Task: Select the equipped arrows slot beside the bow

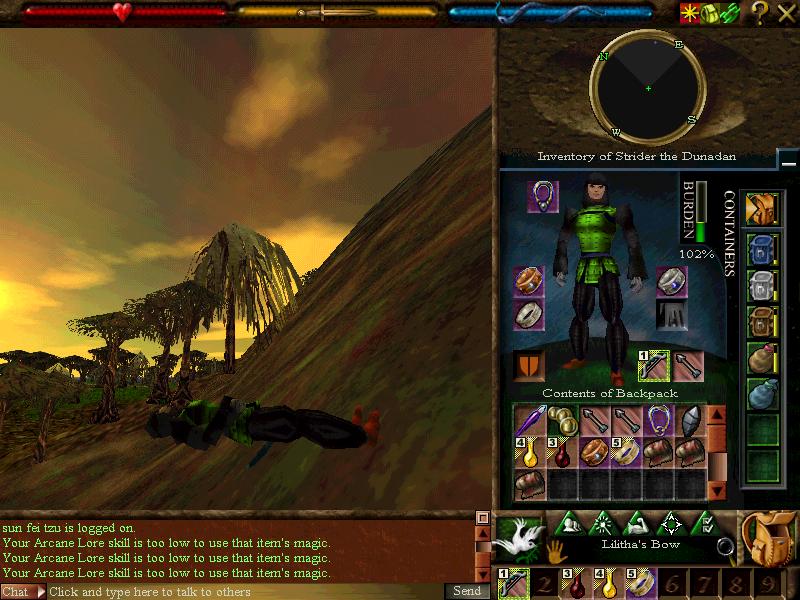Action: coord(688,365)
